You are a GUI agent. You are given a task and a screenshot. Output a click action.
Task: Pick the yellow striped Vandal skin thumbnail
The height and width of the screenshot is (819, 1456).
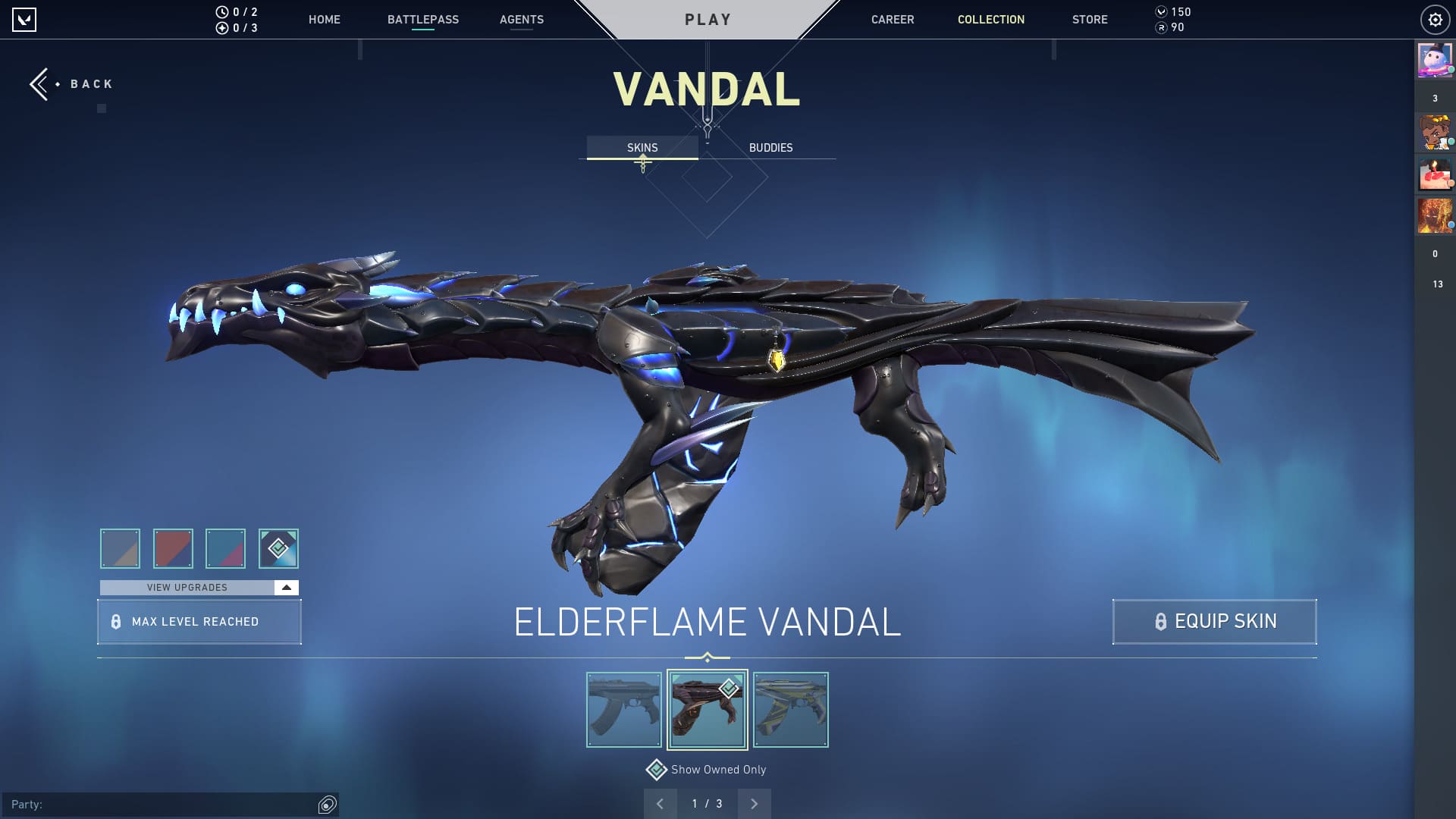click(790, 710)
